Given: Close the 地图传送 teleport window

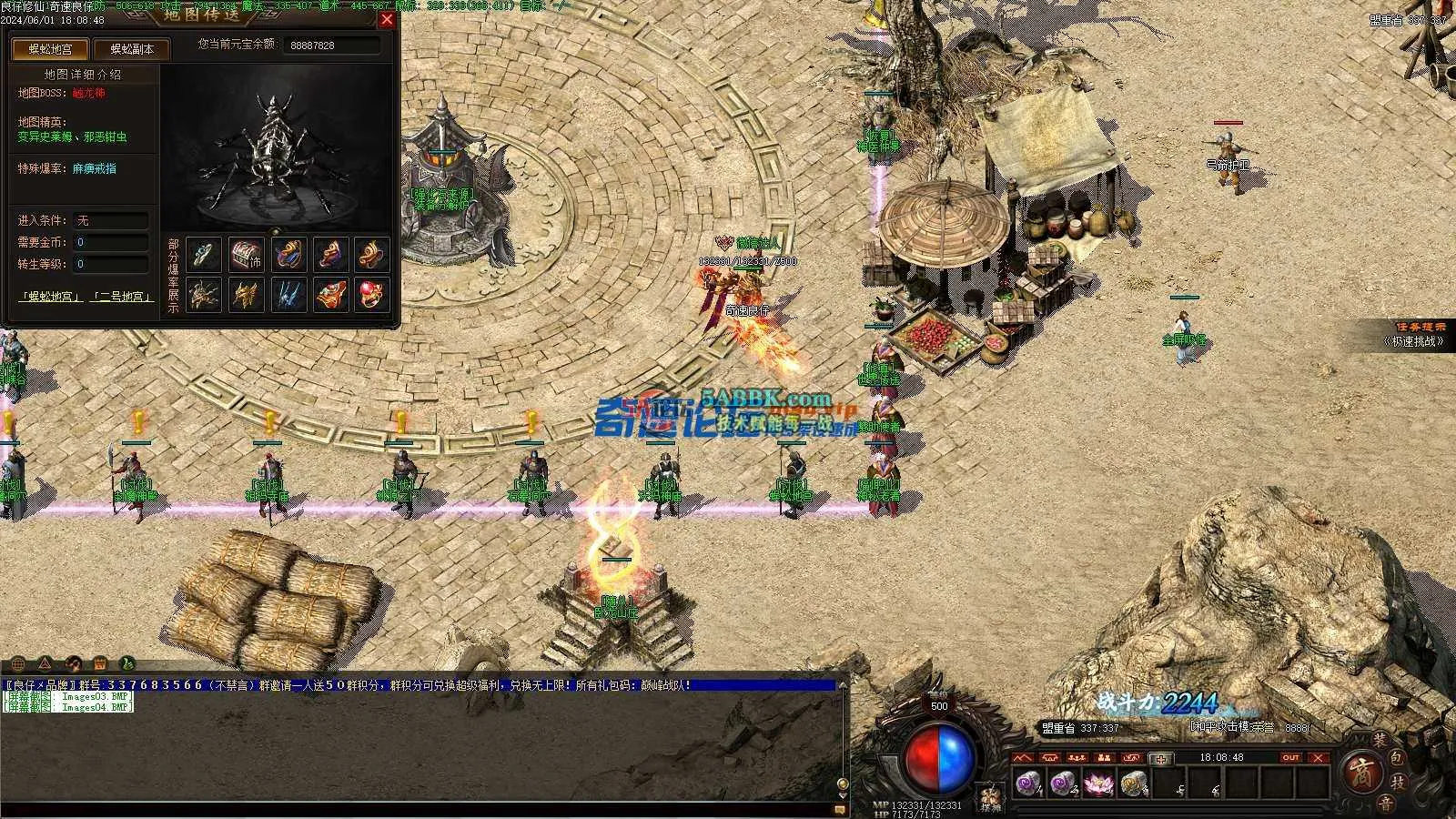Looking at the screenshot, I should coord(387,19).
